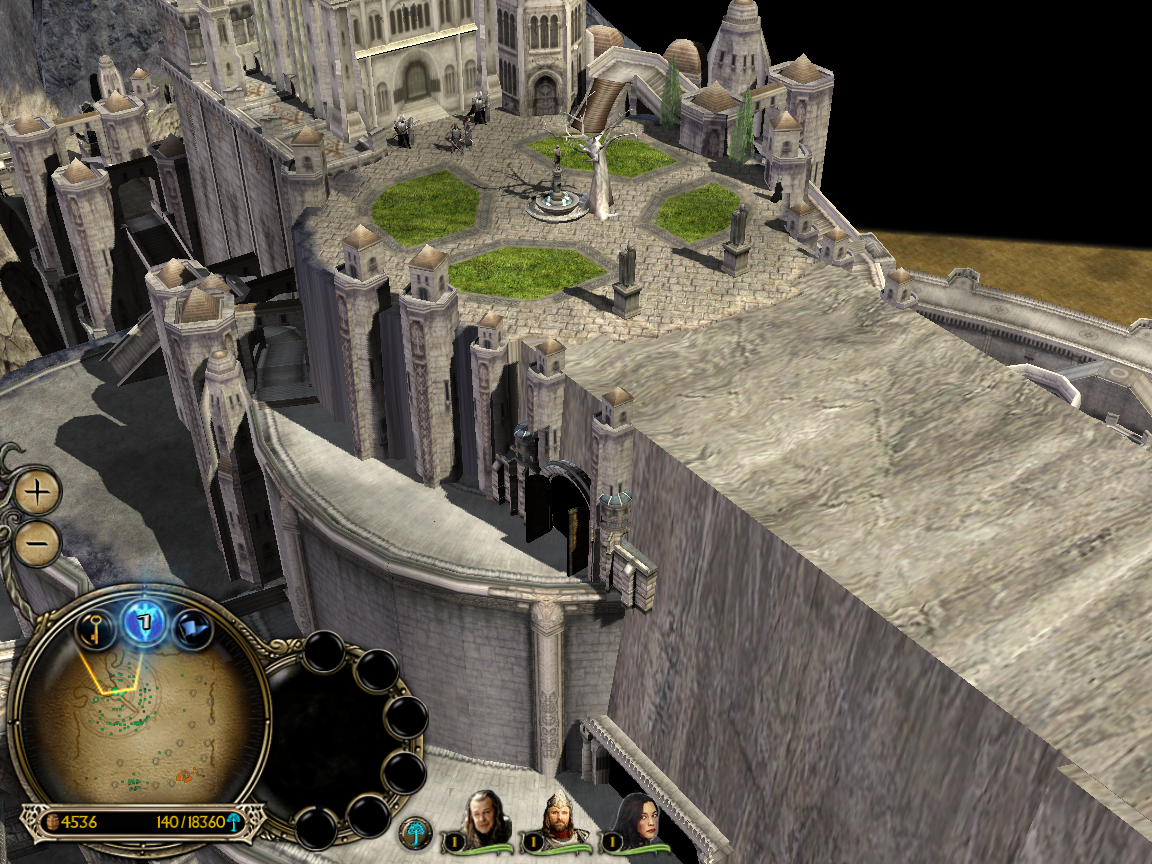Click the minus zoom-out button
This screenshot has height=864, width=1152.
(38, 543)
